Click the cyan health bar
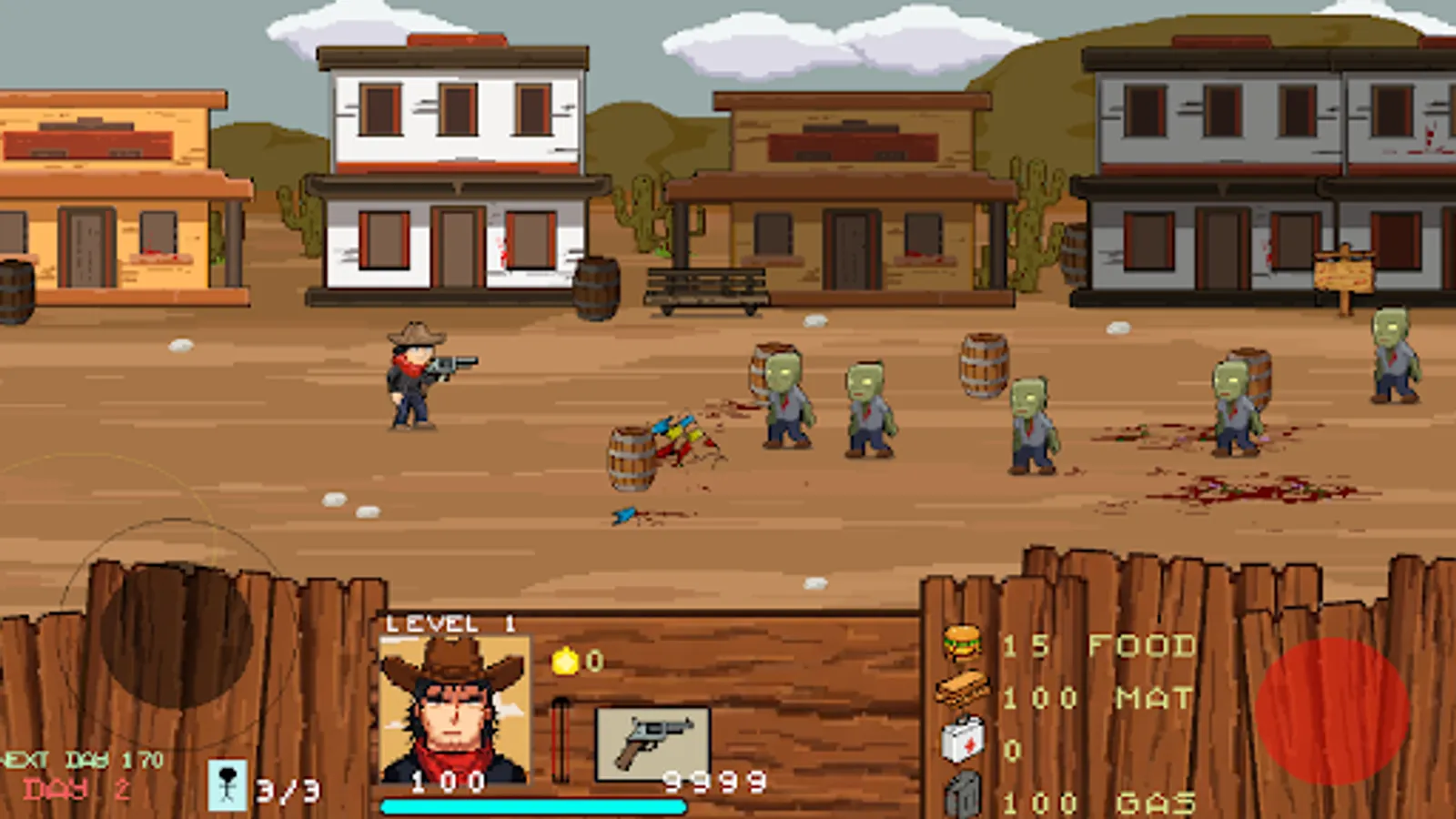Screen dimensions: 1456x819 click(x=535, y=804)
